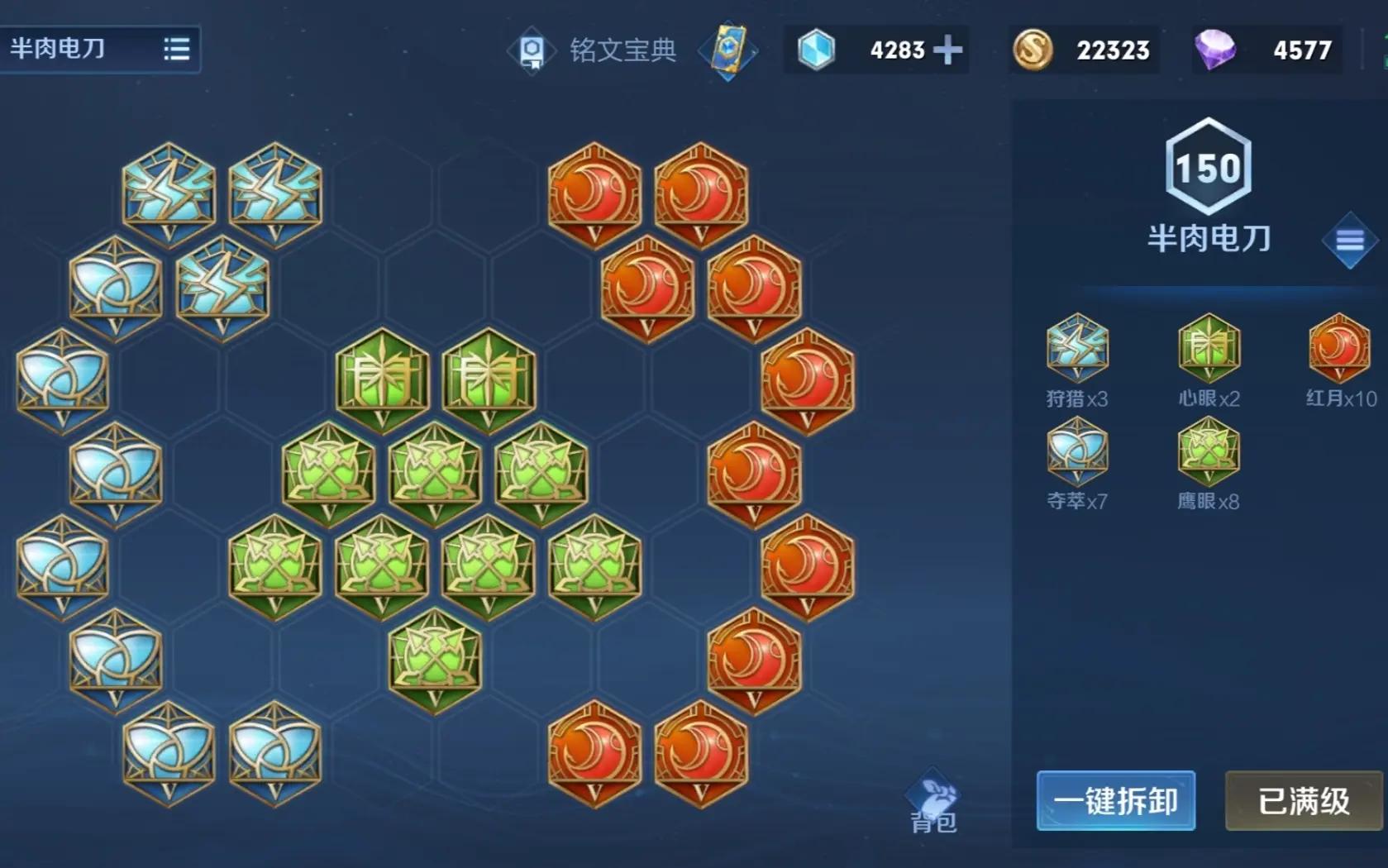Viewport: 1388px width, 868px height.
Task: Click the diamond currency icon showing 4577
Action: [1216, 50]
